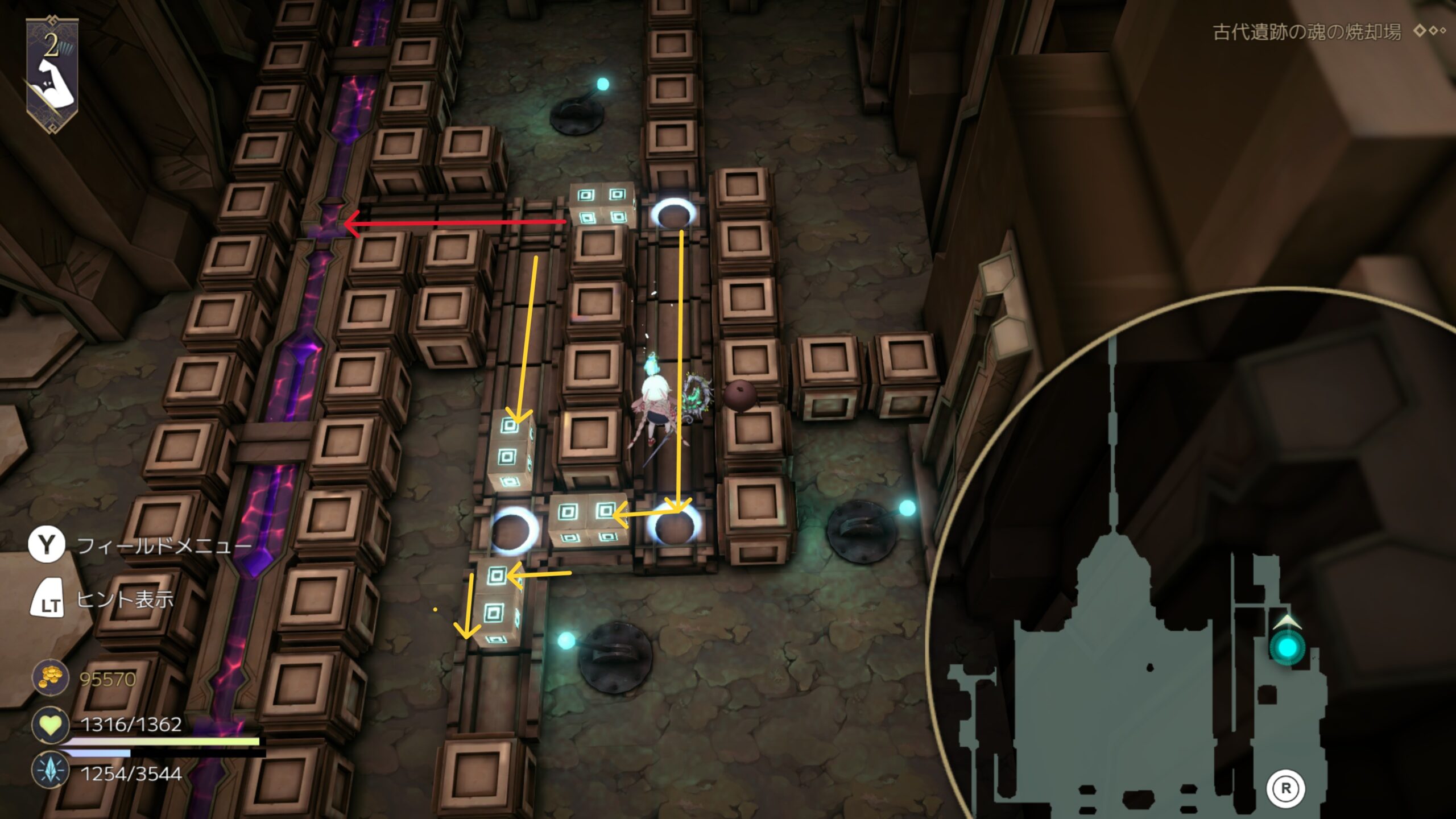Select the cyan player marker on minimap
Viewport: 1456px width, 819px height.
click(x=1288, y=647)
